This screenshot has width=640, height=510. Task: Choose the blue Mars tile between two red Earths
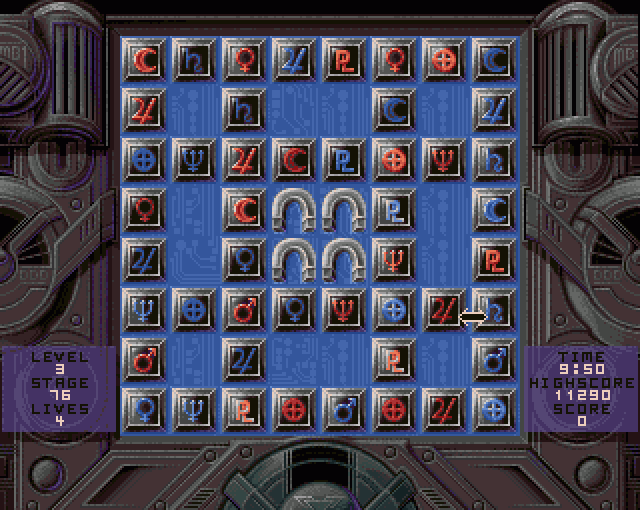344,410
